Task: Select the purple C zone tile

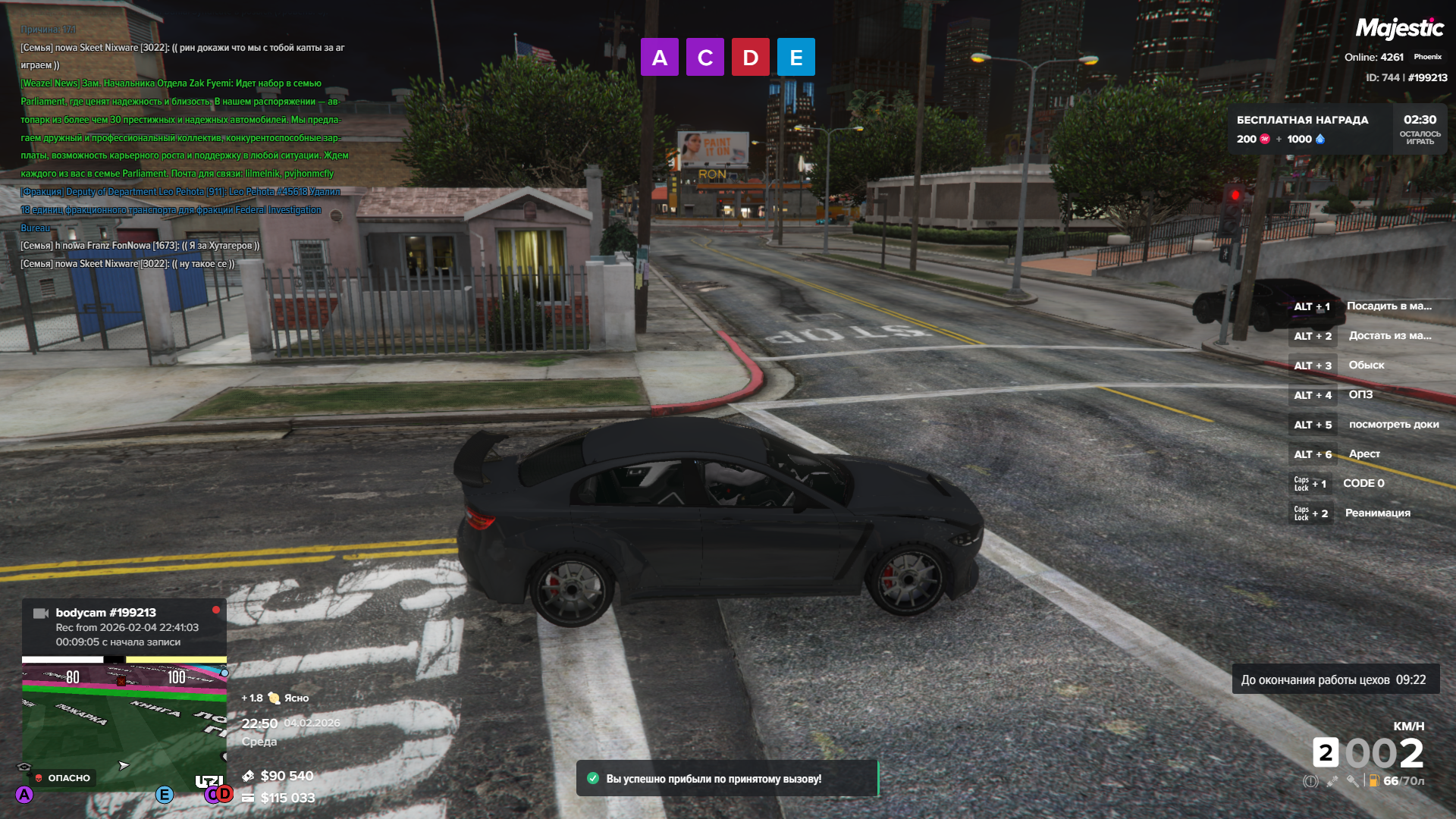Action: 704,57
